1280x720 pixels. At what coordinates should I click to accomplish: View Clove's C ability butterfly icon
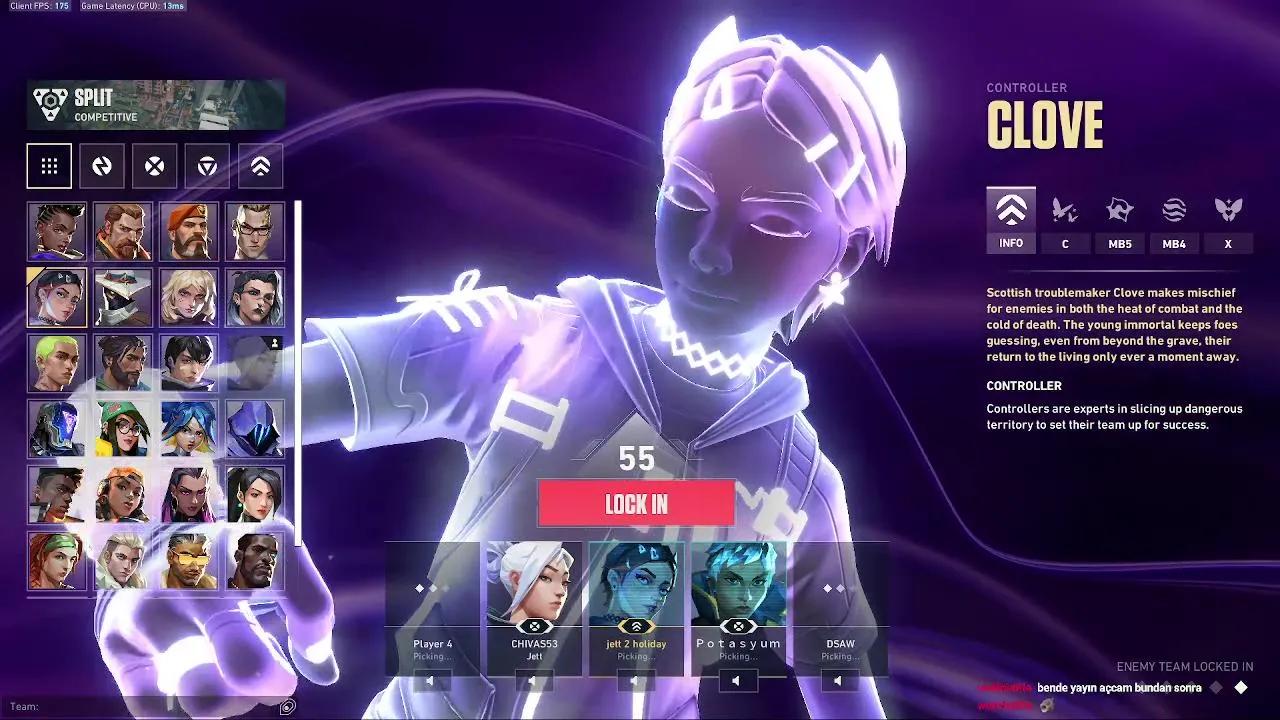coord(1065,212)
